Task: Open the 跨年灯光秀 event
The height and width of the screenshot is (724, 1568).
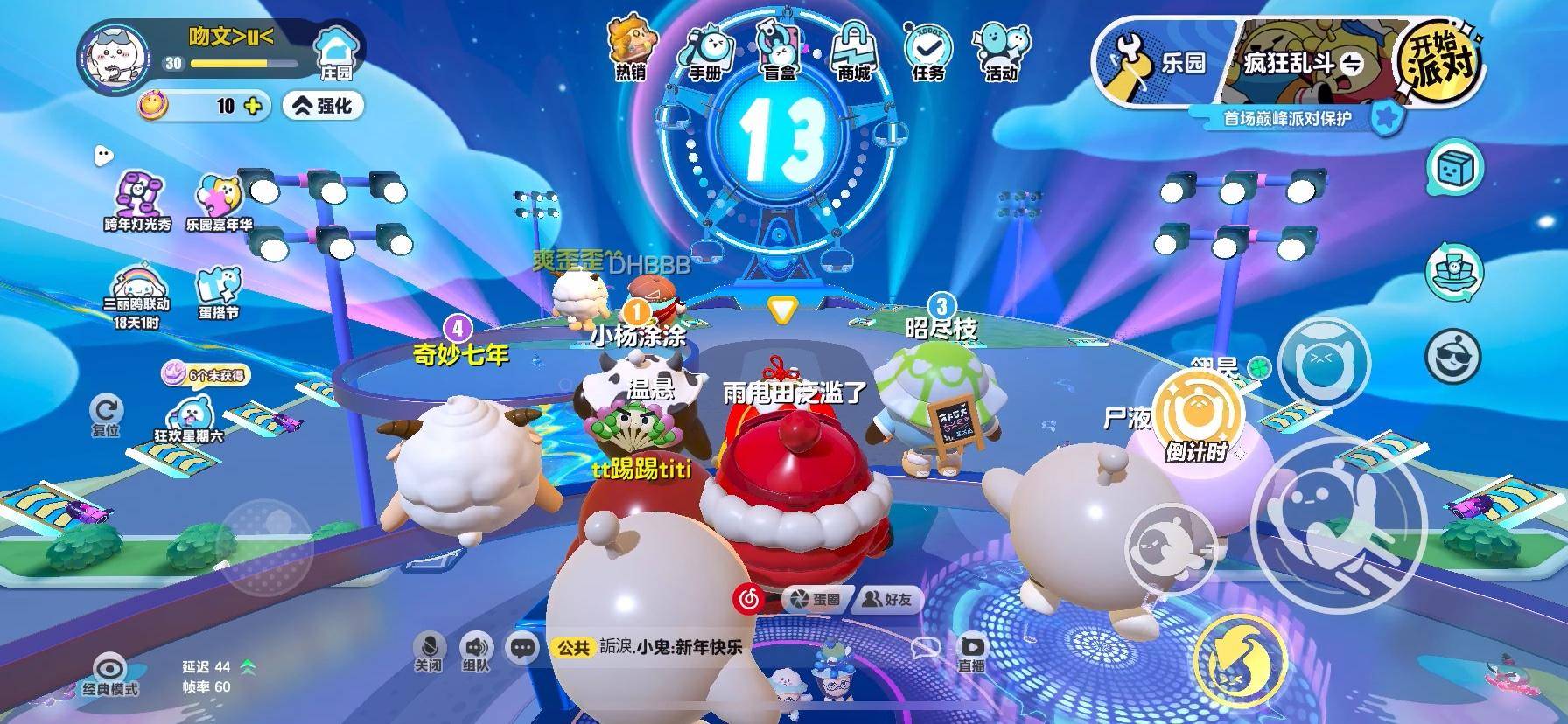Action: tap(137, 200)
